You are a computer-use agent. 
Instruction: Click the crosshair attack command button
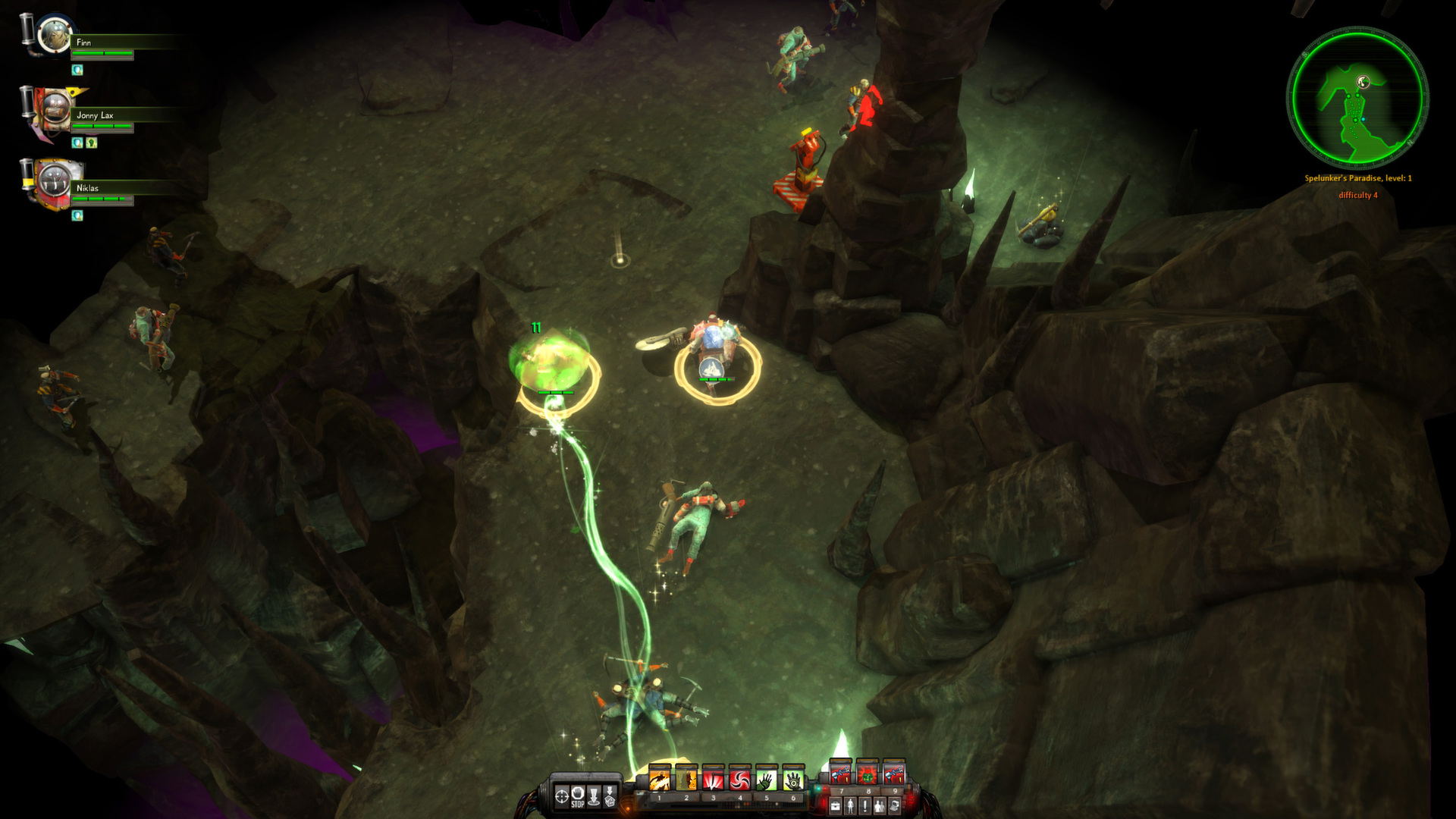coord(562,796)
